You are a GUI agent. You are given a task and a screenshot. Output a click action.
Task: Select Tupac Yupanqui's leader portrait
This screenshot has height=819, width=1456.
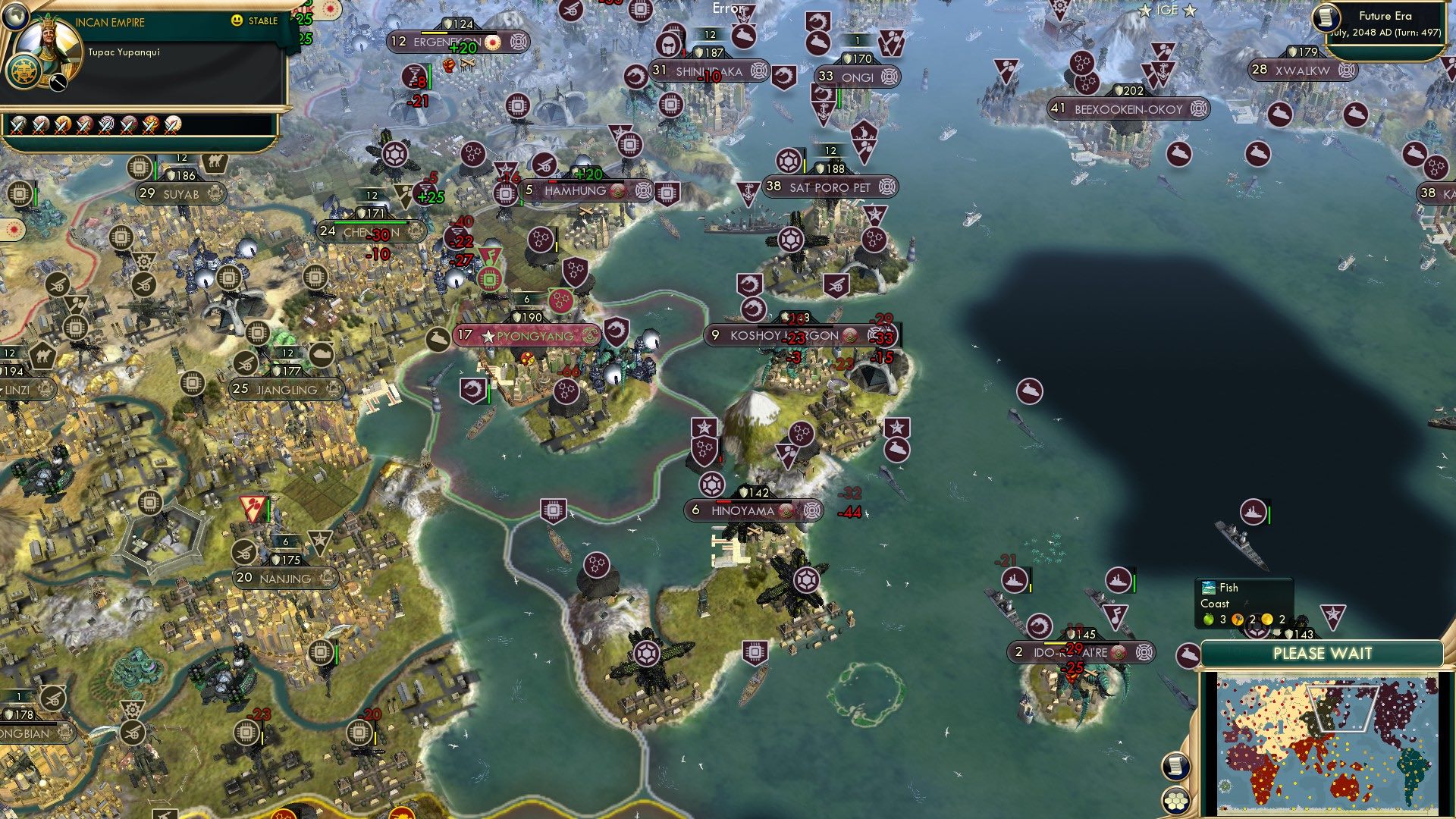[x=49, y=44]
